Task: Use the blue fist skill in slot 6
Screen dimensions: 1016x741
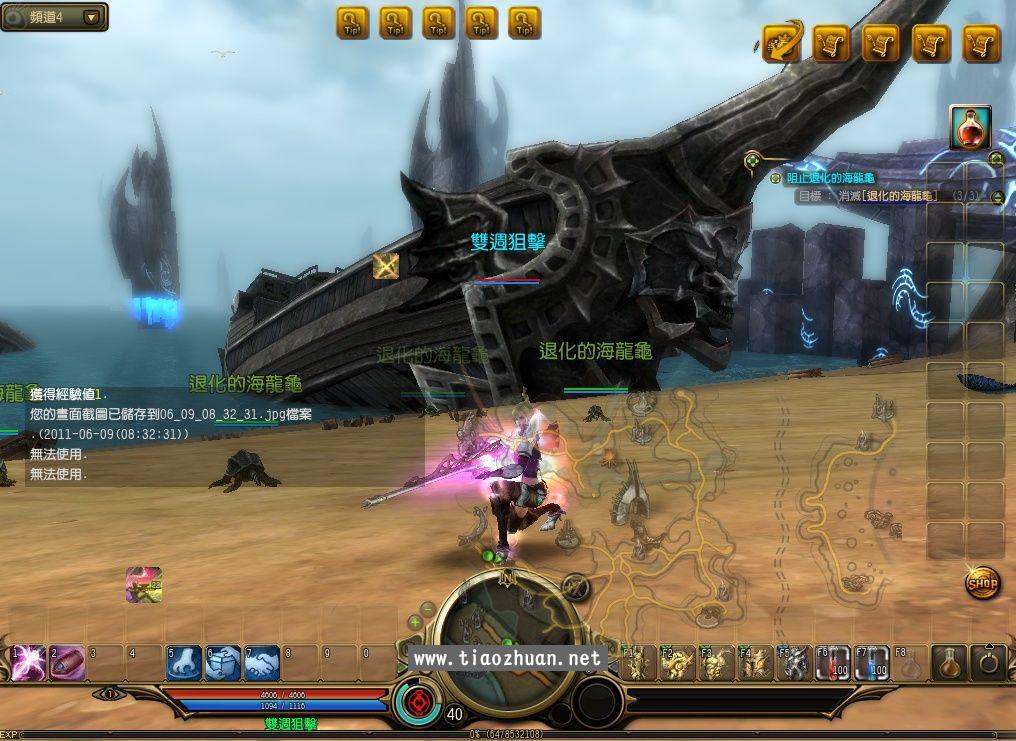Action: (x=223, y=663)
